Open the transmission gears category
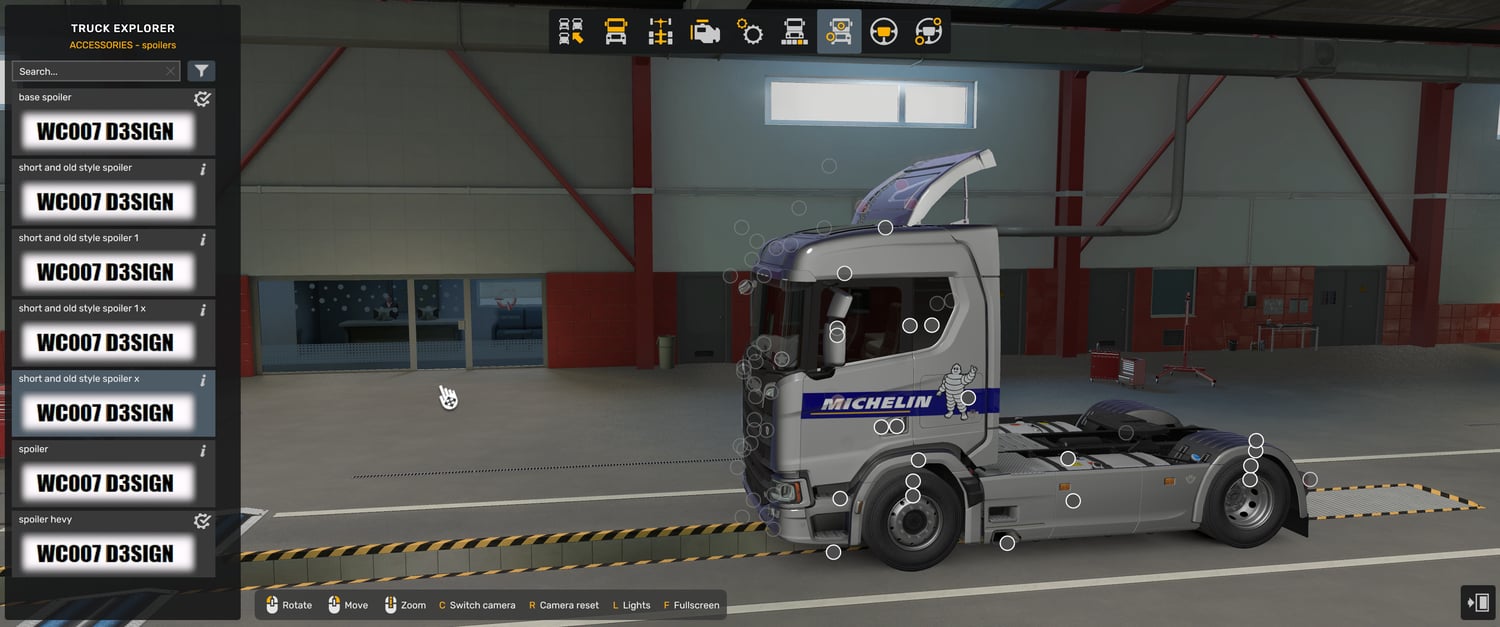 [750, 32]
